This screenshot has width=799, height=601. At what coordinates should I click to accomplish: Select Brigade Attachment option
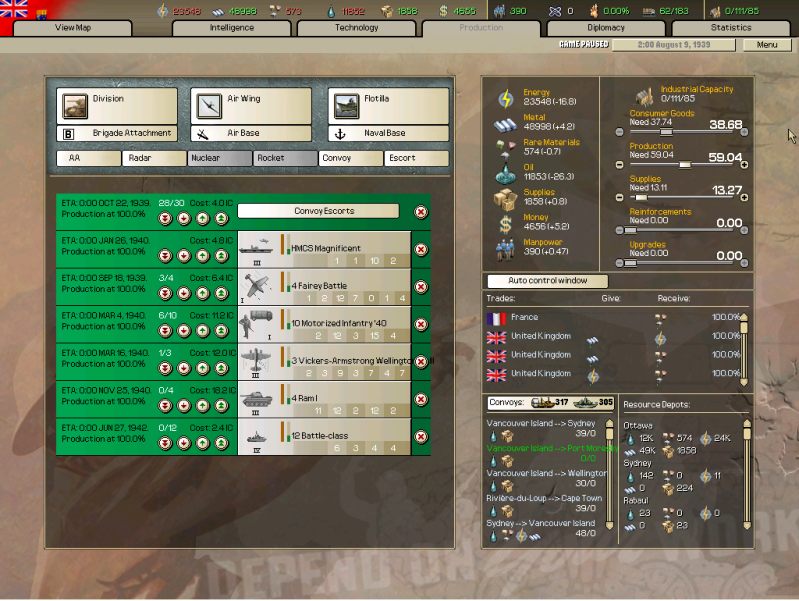pyautogui.click(x=117, y=133)
